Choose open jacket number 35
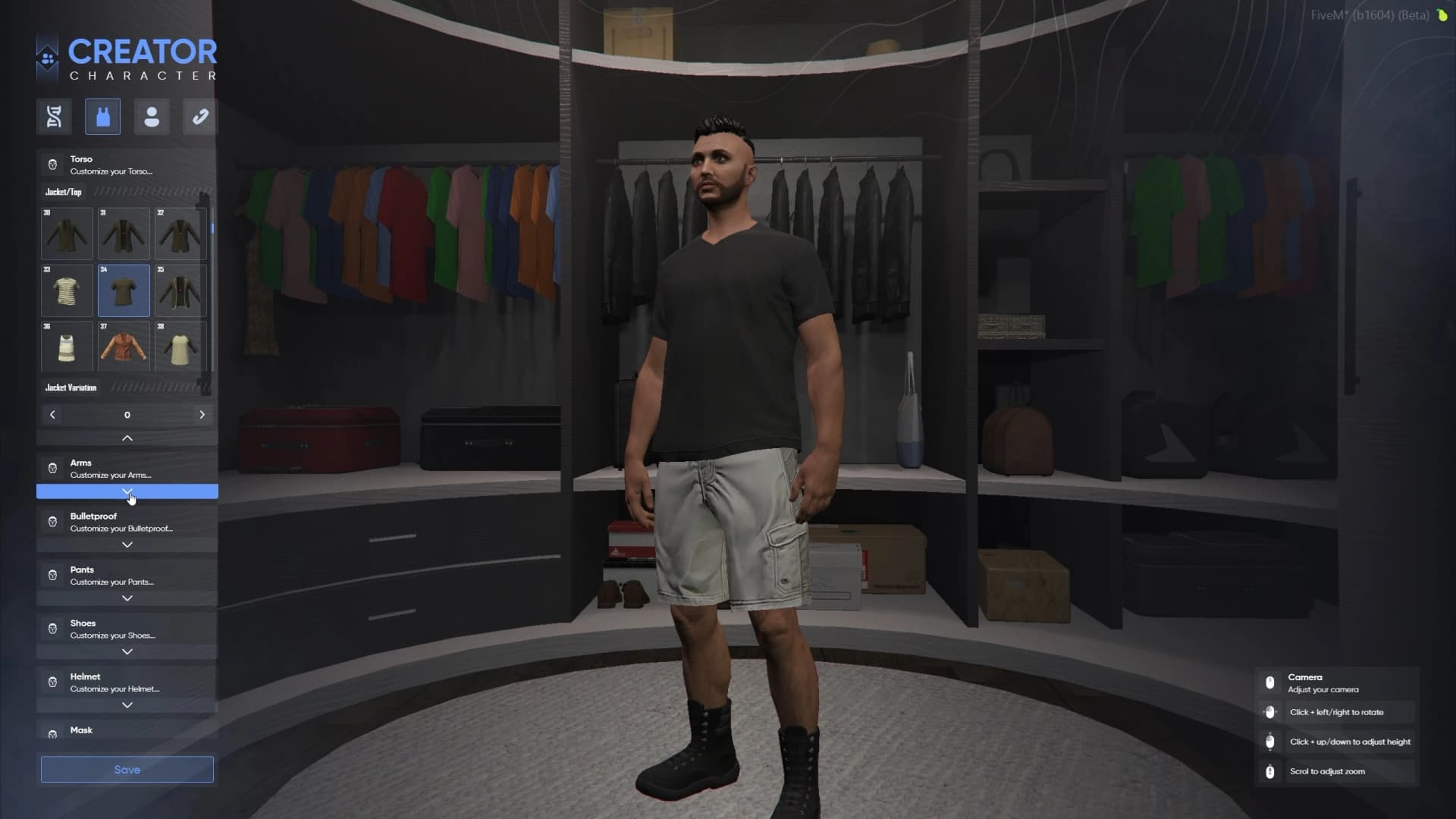 pyautogui.click(x=180, y=290)
